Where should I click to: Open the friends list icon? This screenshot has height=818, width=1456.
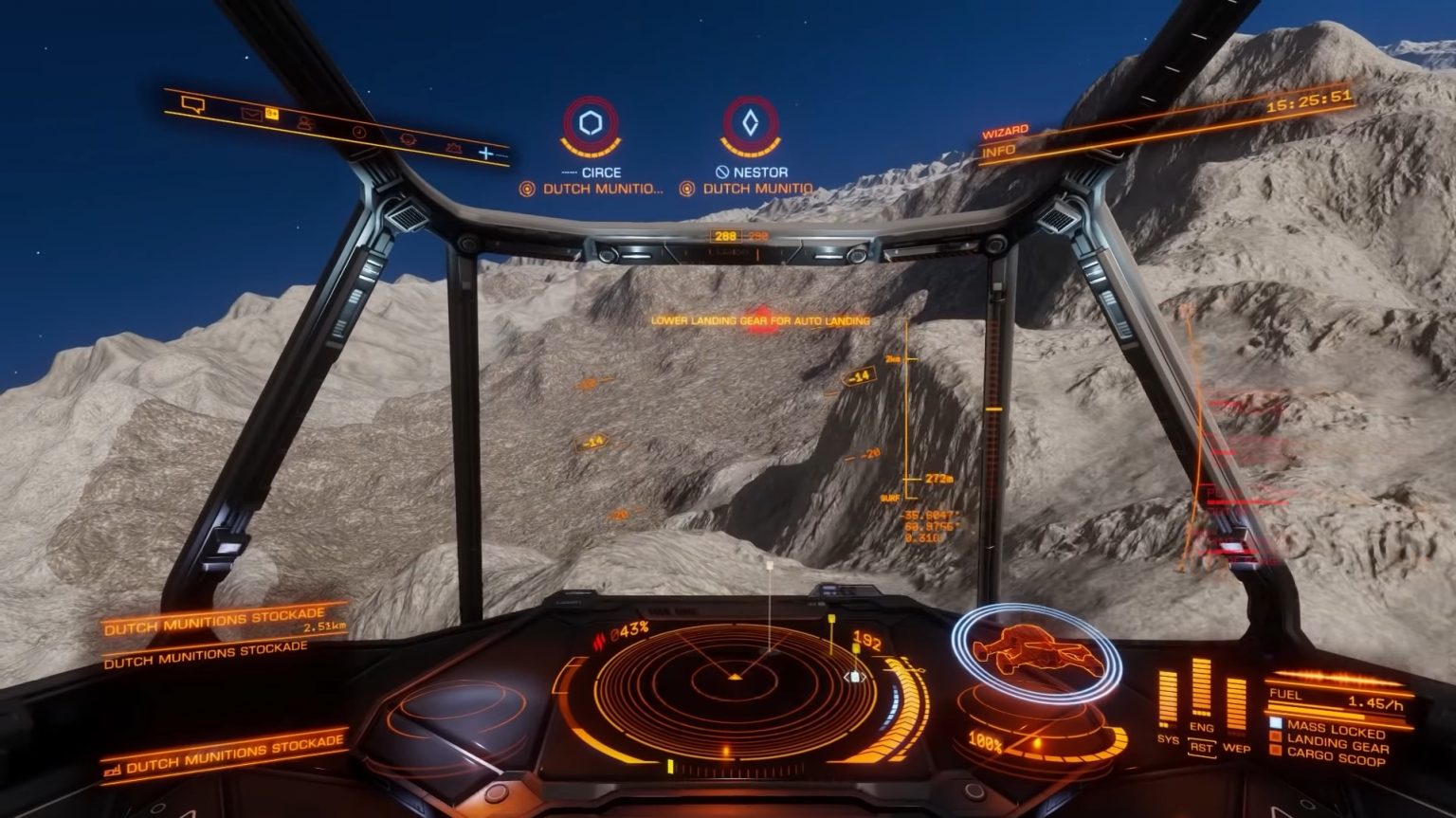[x=305, y=123]
